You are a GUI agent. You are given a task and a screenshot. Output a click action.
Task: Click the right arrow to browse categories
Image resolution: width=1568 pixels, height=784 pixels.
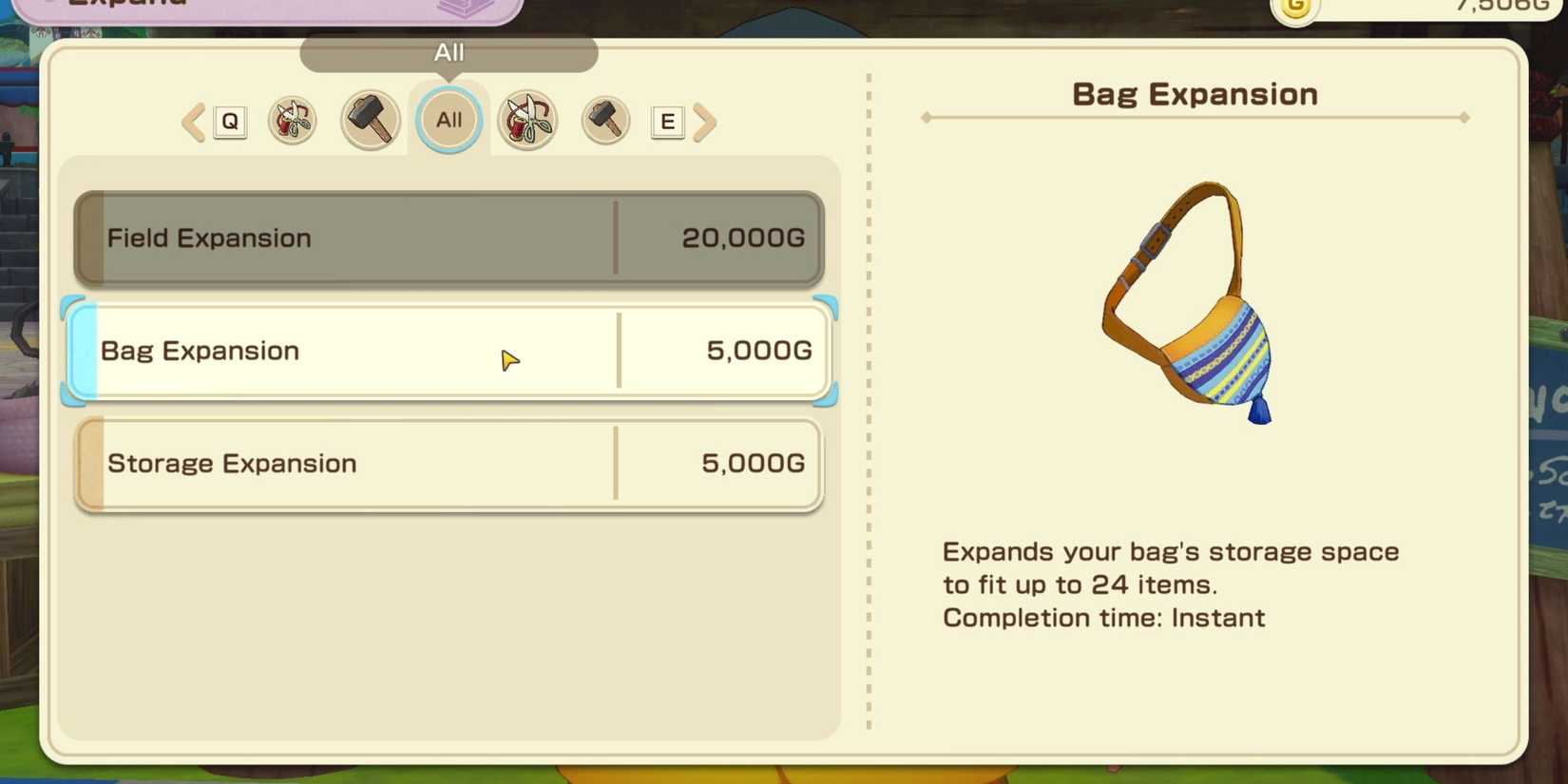pyautogui.click(x=705, y=121)
